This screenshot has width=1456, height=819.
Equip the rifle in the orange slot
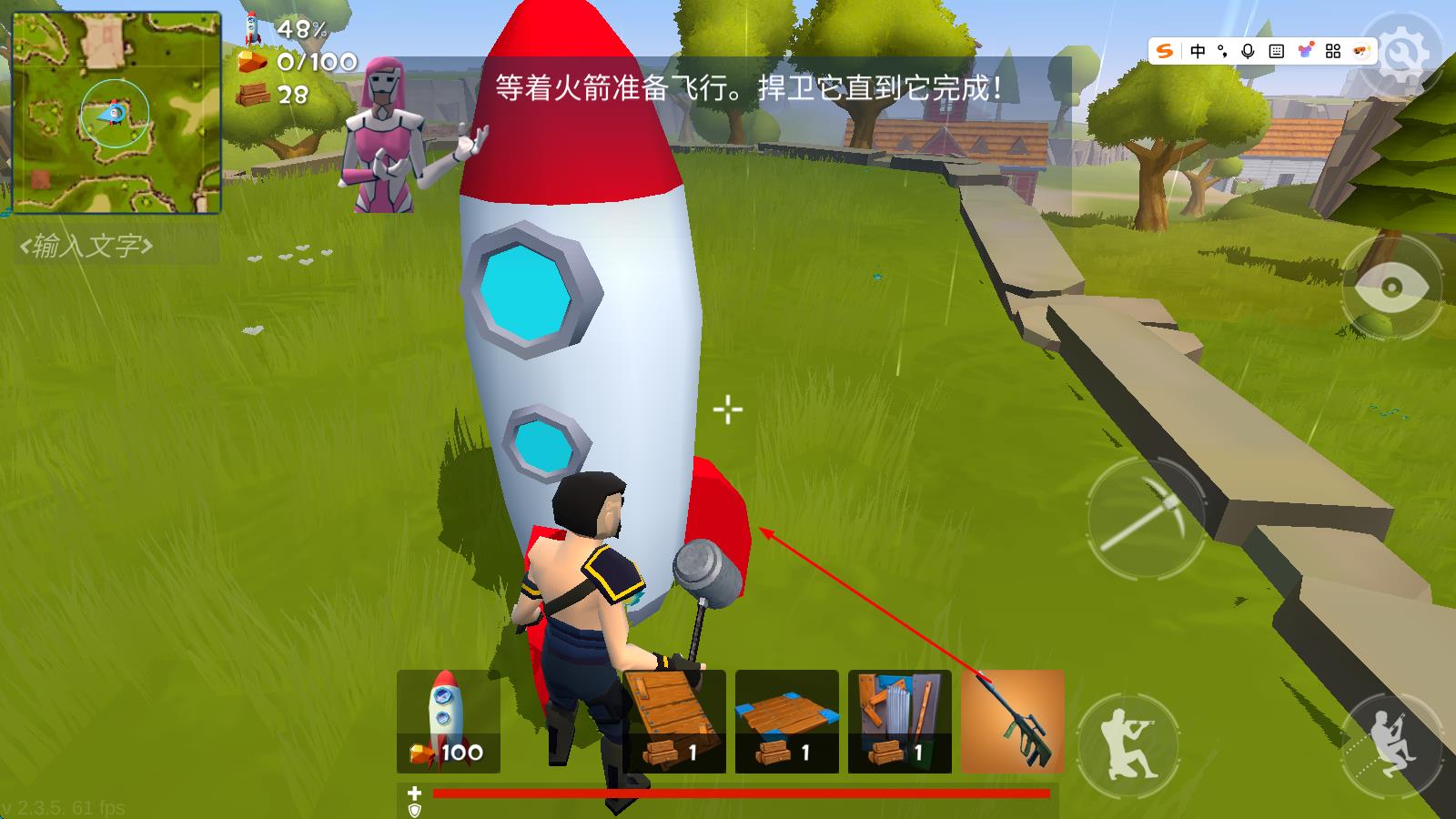(x=1013, y=722)
